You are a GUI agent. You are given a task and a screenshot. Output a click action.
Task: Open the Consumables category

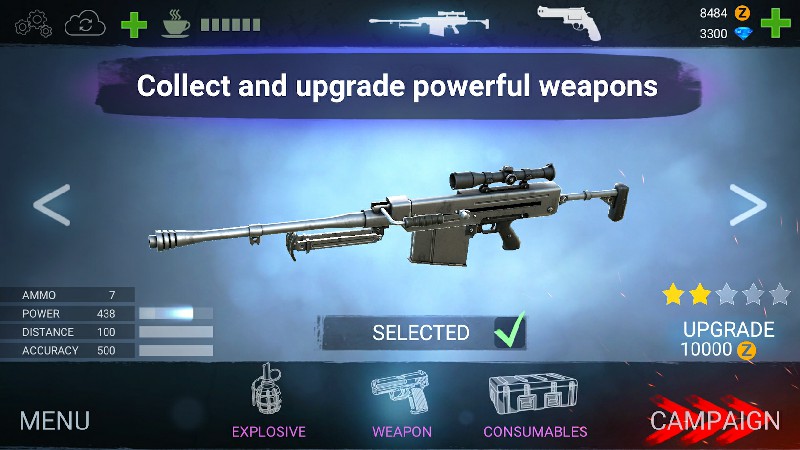coord(535,403)
